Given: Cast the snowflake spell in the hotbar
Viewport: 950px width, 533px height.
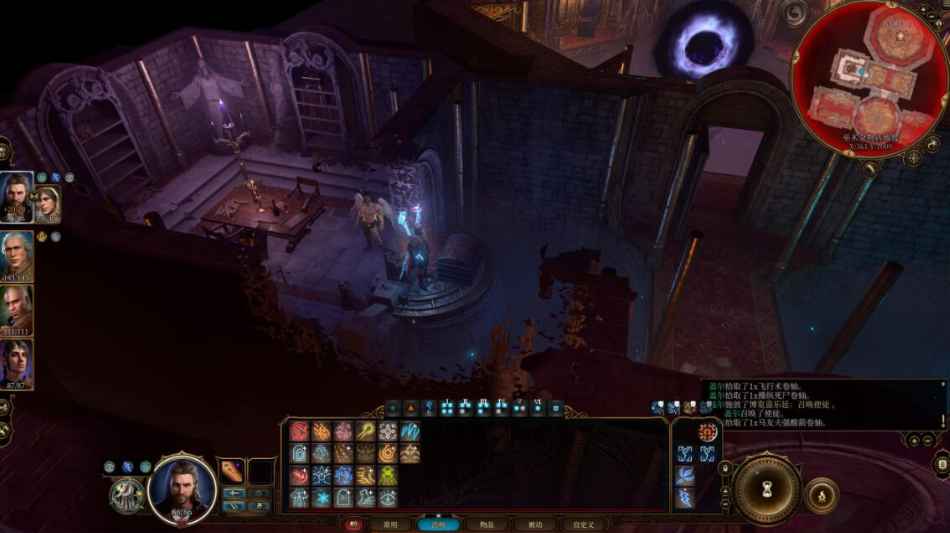Looking at the screenshot, I should pyautogui.click(x=321, y=497).
